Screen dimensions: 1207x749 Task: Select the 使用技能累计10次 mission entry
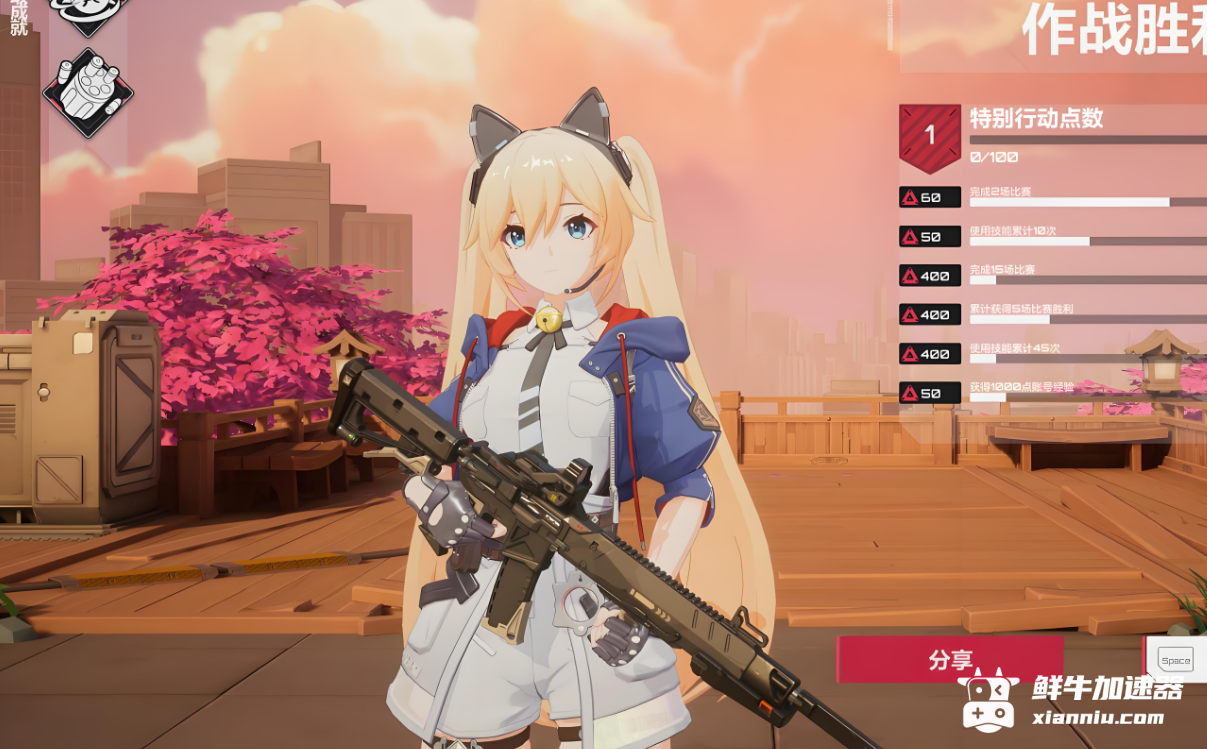coord(1050,236)
